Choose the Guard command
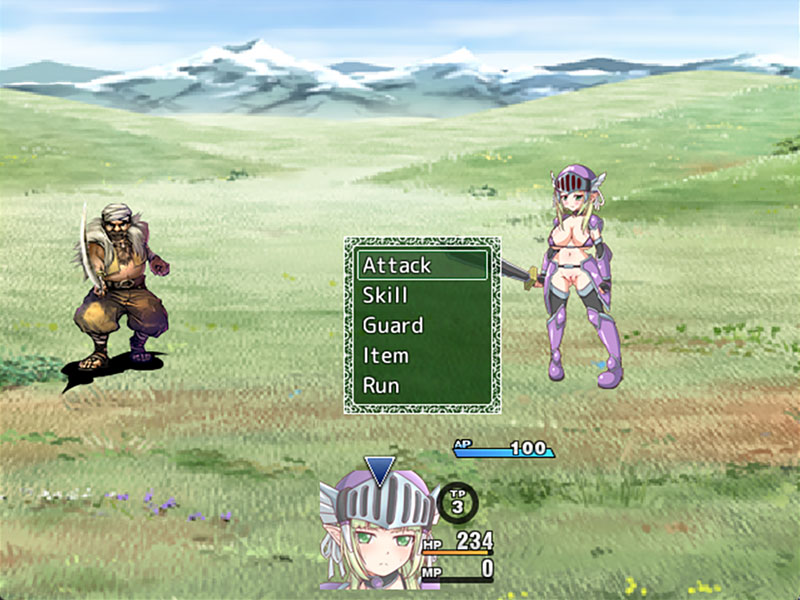Viewport: 800px width, 600px height. (x=422, y=325)
